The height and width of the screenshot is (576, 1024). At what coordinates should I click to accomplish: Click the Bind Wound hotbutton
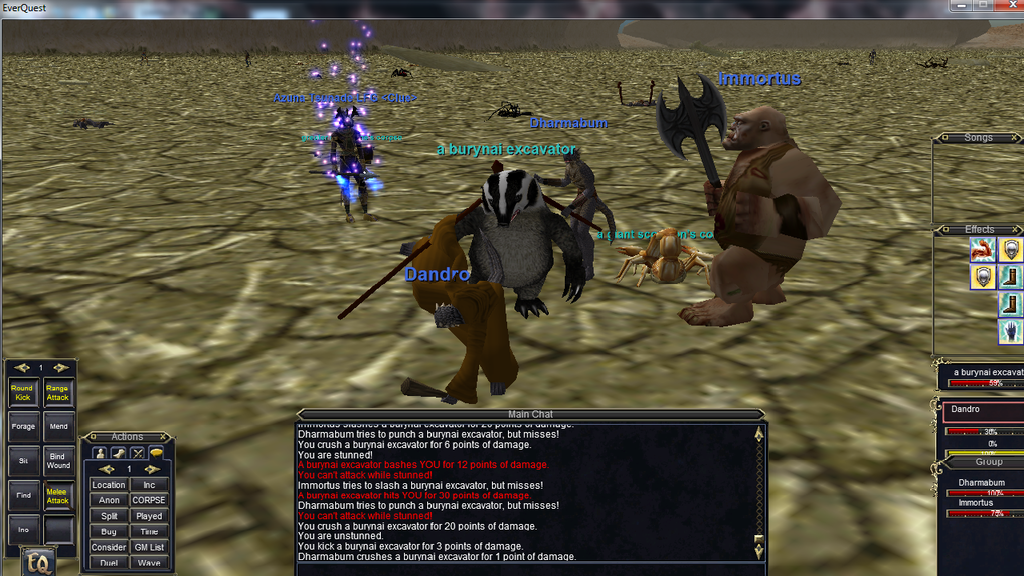[x=58, y=461]
